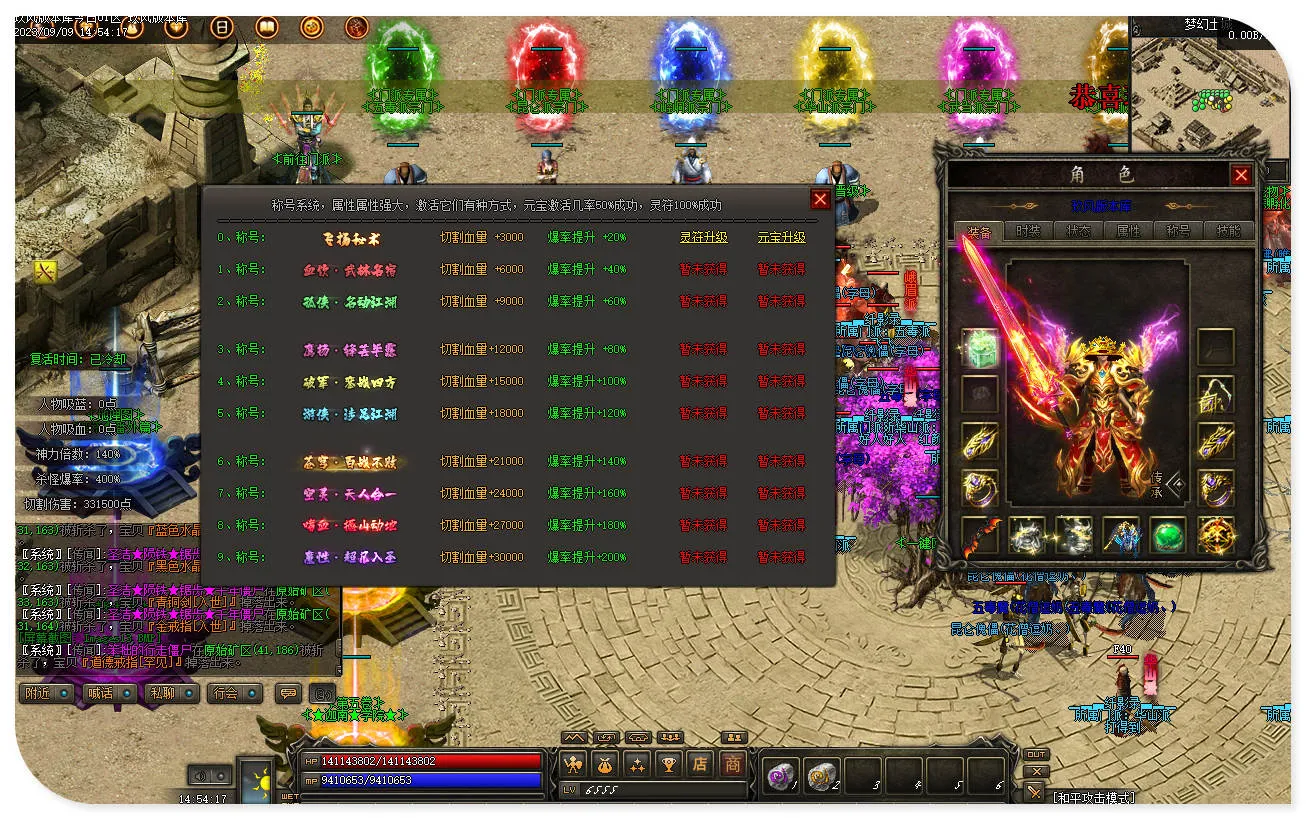Open the 店 shop button
1306x819 pixels.
(x=700, y=765)
